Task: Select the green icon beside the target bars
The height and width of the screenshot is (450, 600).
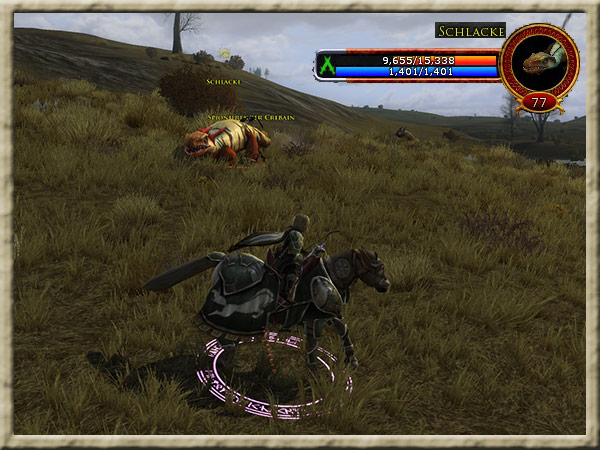Action: 325,66
